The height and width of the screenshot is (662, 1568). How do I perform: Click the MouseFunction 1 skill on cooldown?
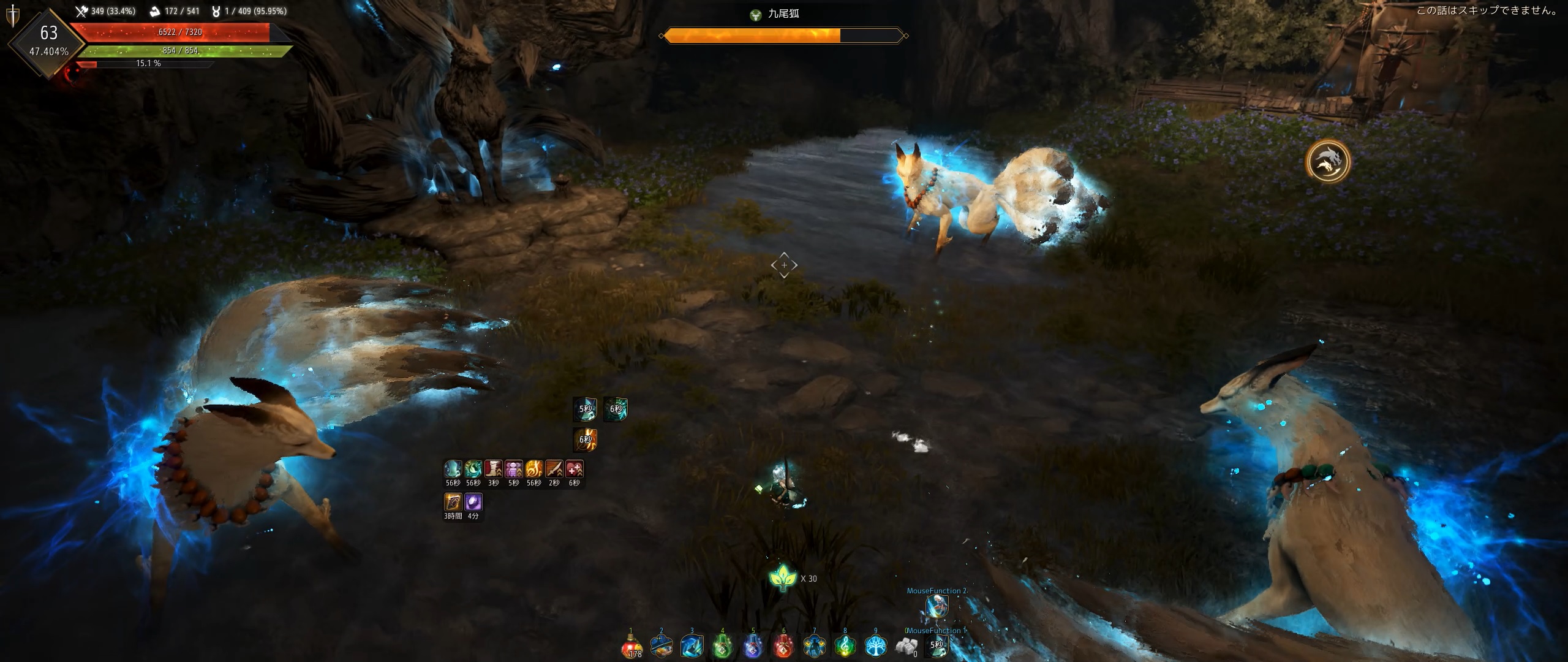pyautogui.click(x=937, y=645)
